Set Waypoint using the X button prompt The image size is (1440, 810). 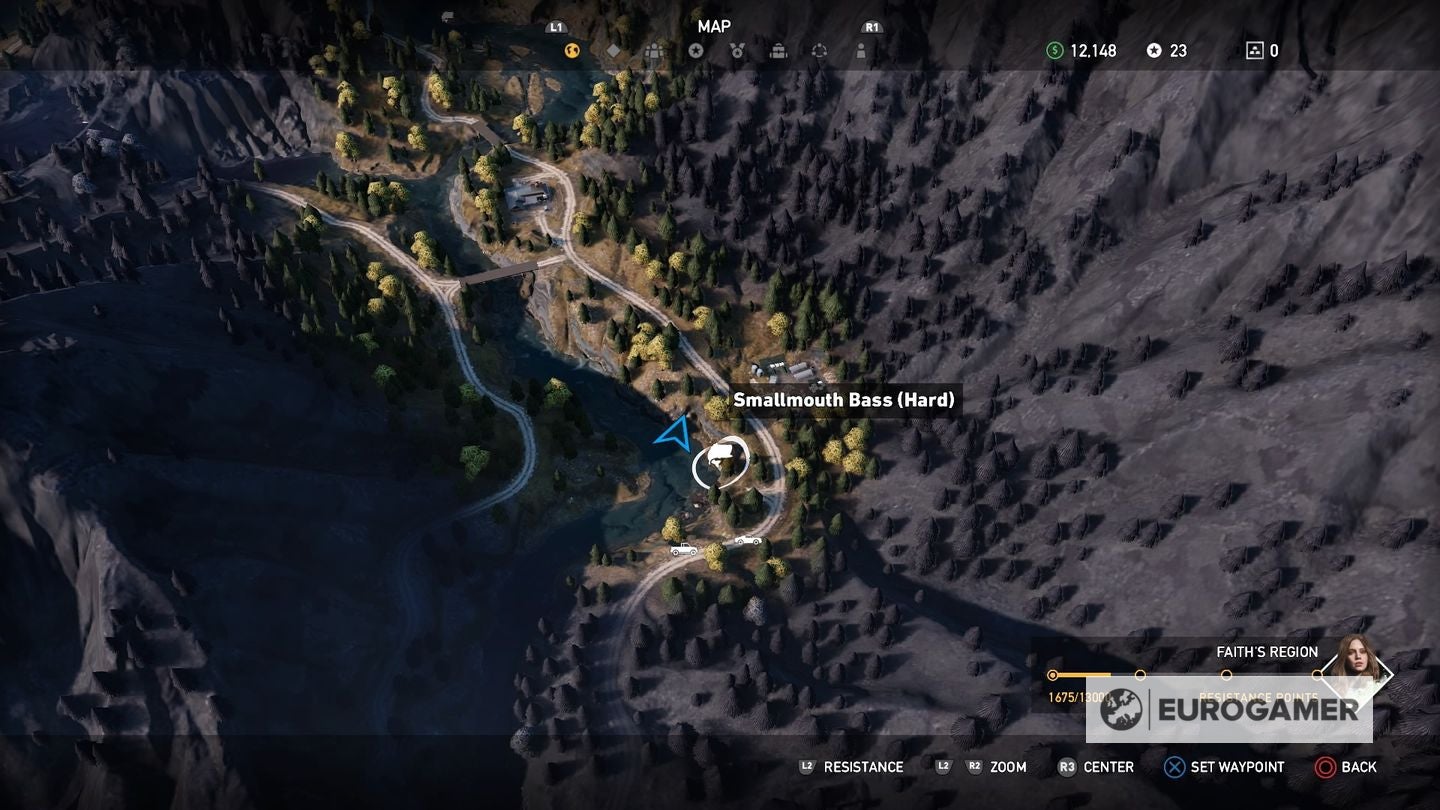[x=1176, y=767]
